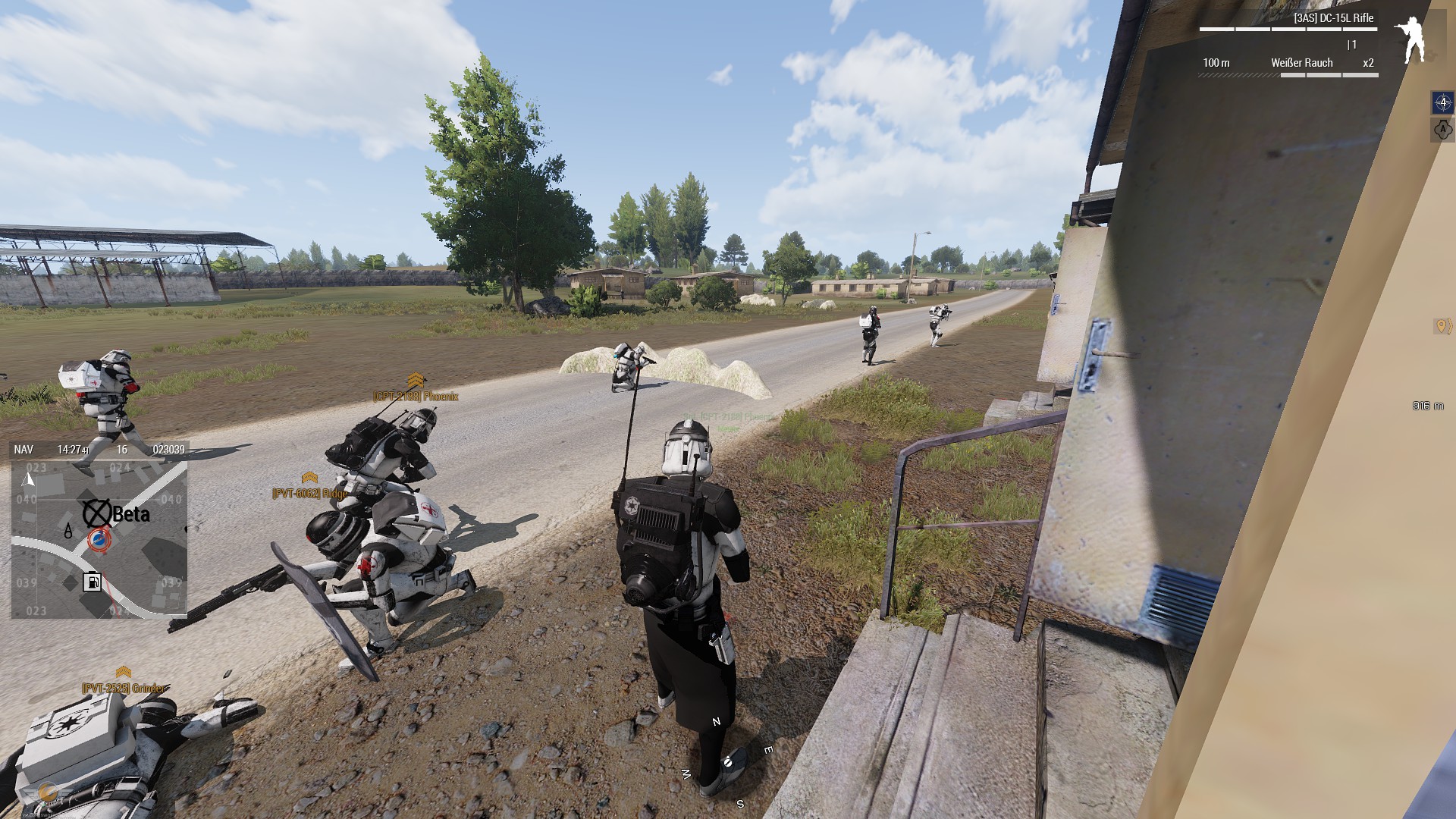Click the blue NATO squad icon numbered 4
The width and height of the screenshot is (1456, 819).
pos(1442,102)
